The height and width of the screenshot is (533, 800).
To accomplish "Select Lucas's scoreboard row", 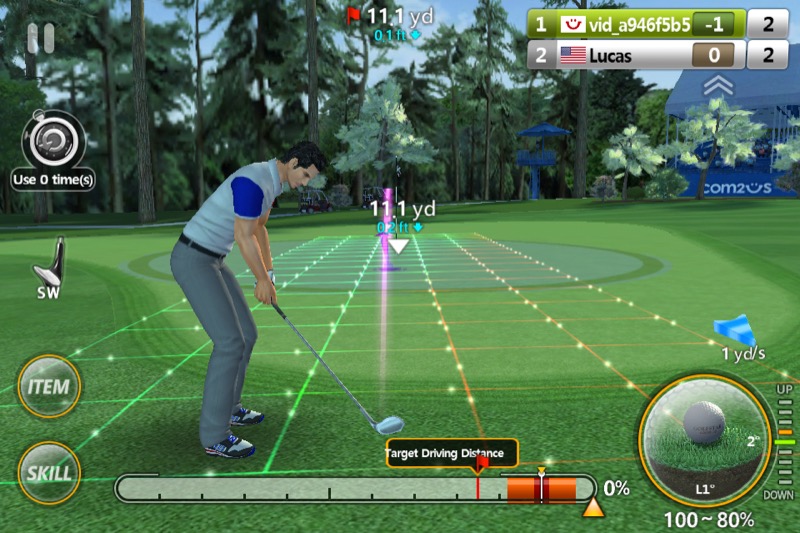I will (637, 55).
